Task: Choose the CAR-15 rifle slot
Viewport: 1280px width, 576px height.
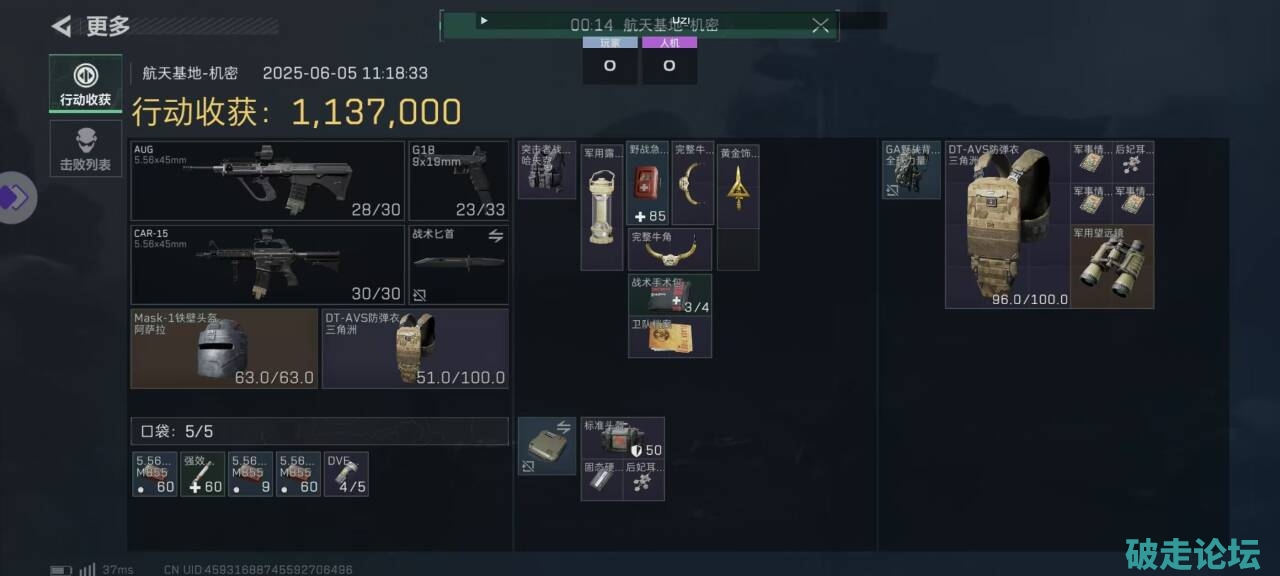Action: (x=267, y=264)
